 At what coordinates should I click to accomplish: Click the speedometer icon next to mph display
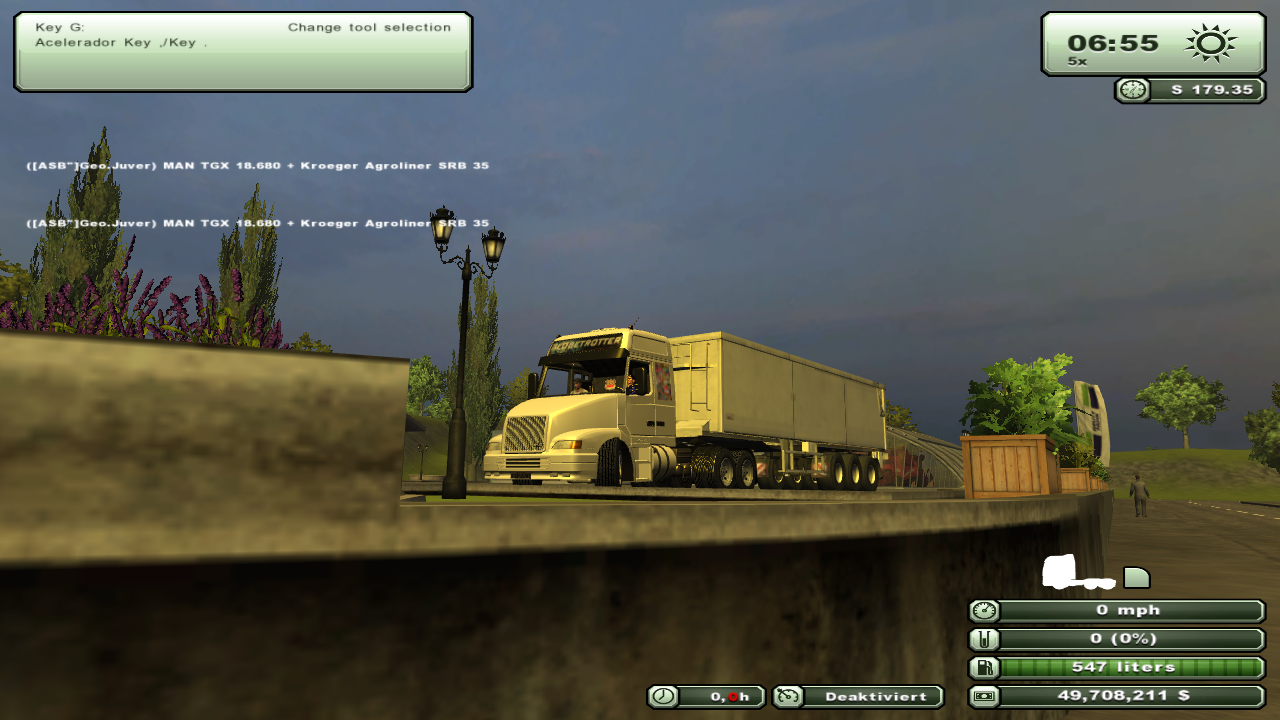coord(983,610)
